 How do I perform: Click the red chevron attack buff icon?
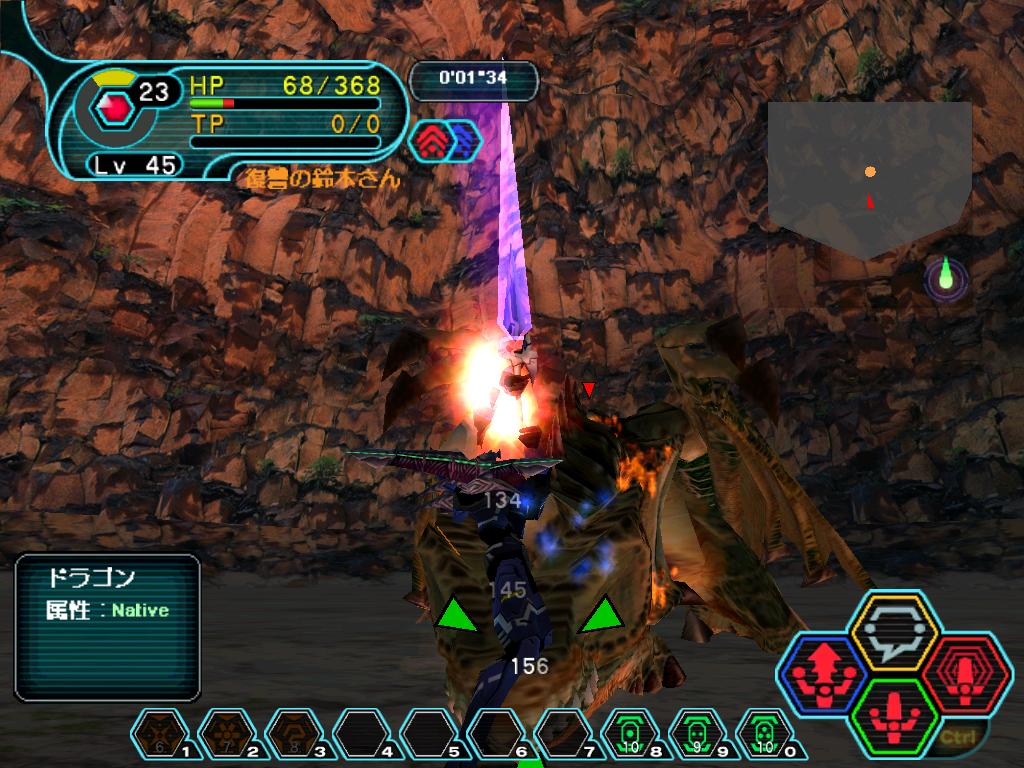[428, 140]
